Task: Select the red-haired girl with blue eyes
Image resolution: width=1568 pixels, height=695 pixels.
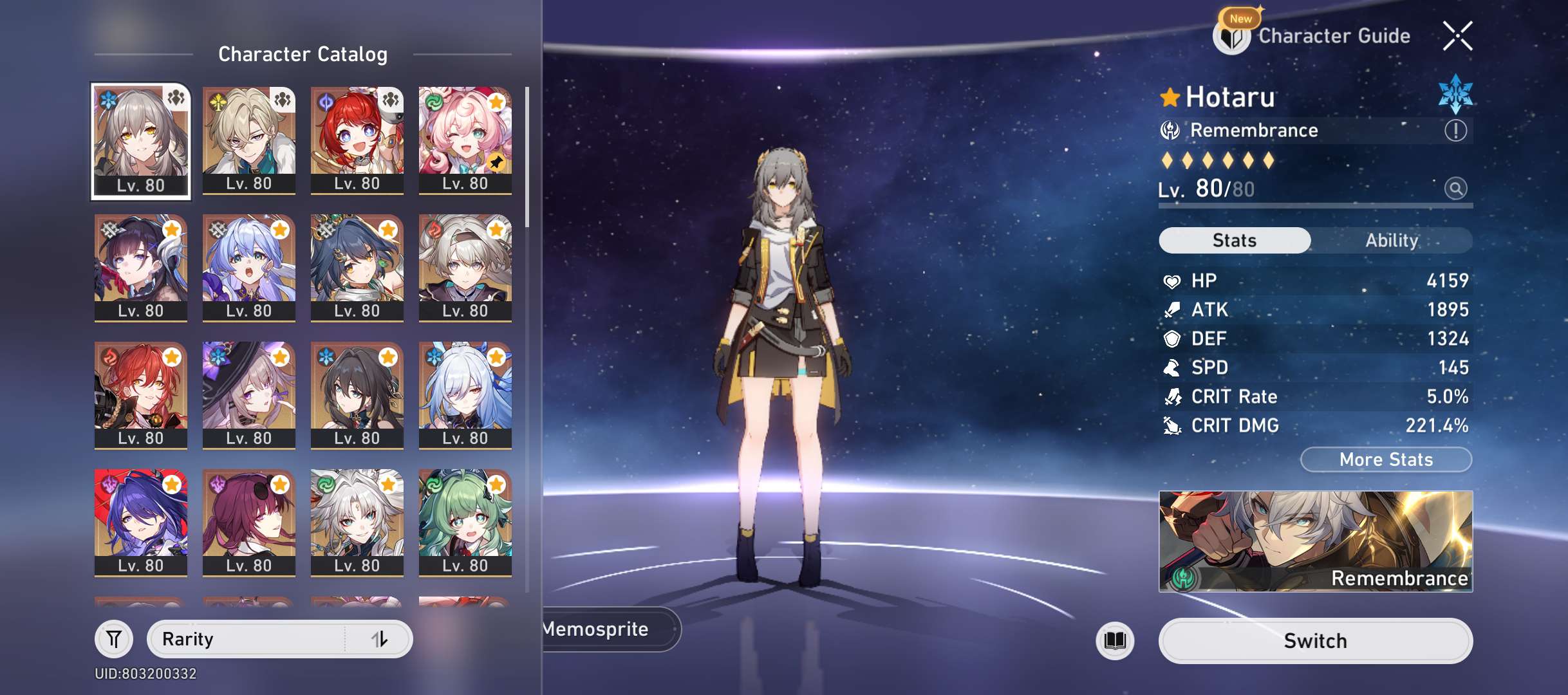Action: point(357,140)
